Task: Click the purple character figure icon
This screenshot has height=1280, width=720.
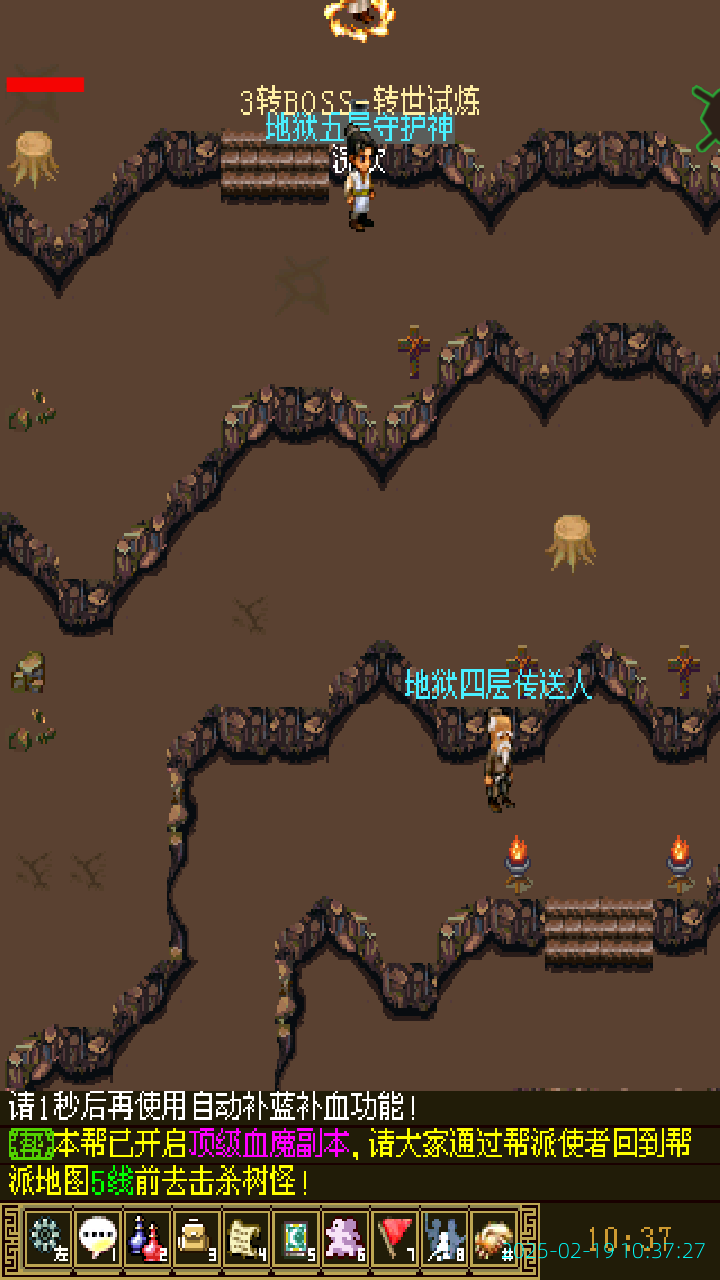Action: pyautogui.click(x=345, y=1238)
